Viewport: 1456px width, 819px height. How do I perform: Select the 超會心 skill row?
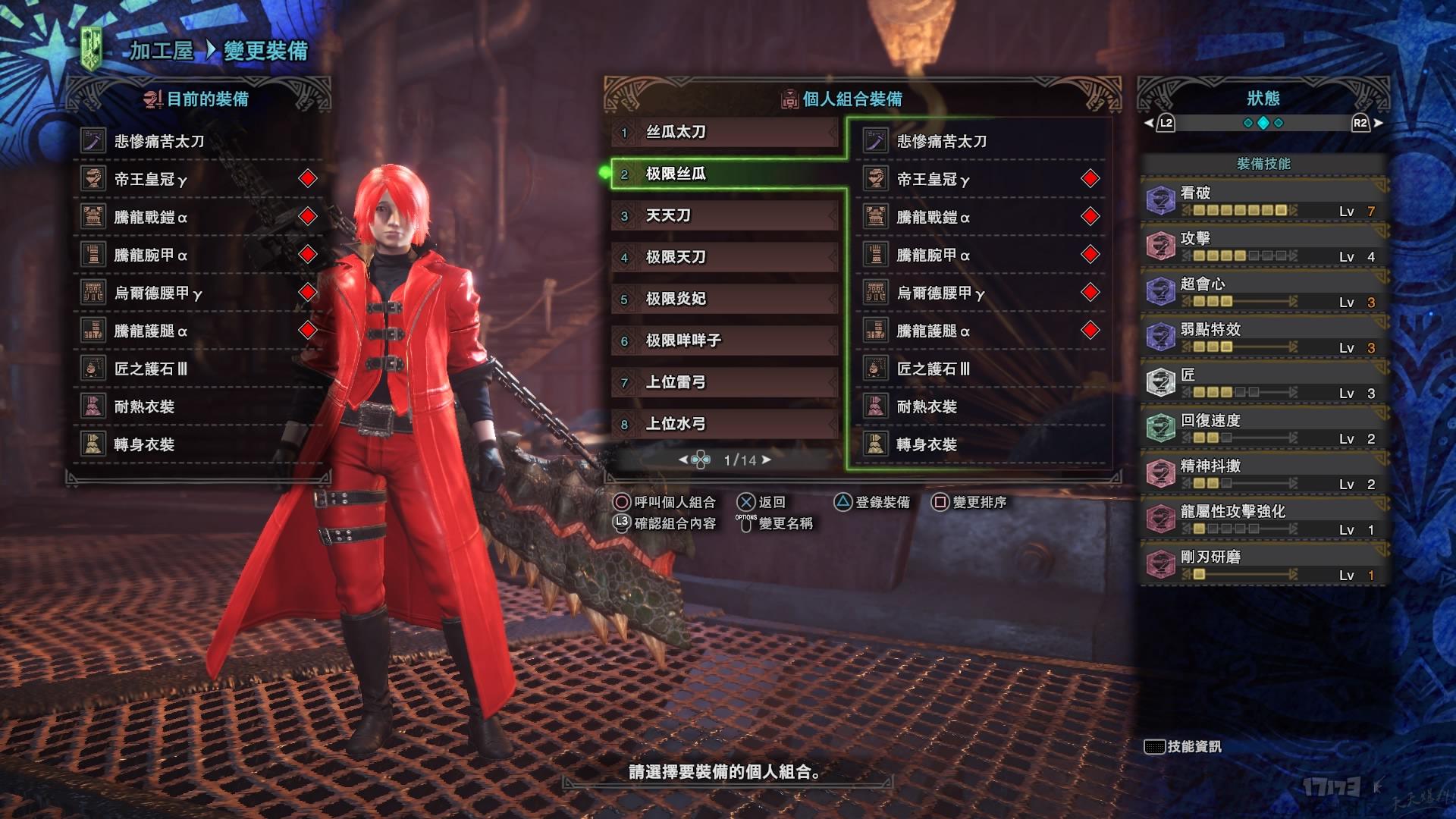click(1263, 292)
